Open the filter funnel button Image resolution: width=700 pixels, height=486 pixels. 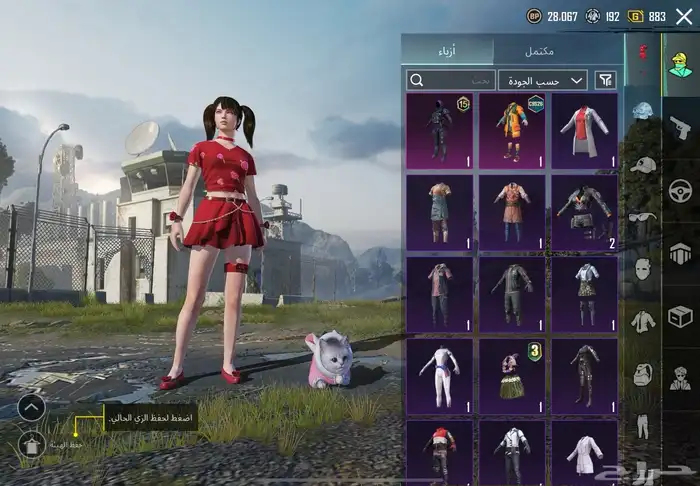(x=606, y=80)
